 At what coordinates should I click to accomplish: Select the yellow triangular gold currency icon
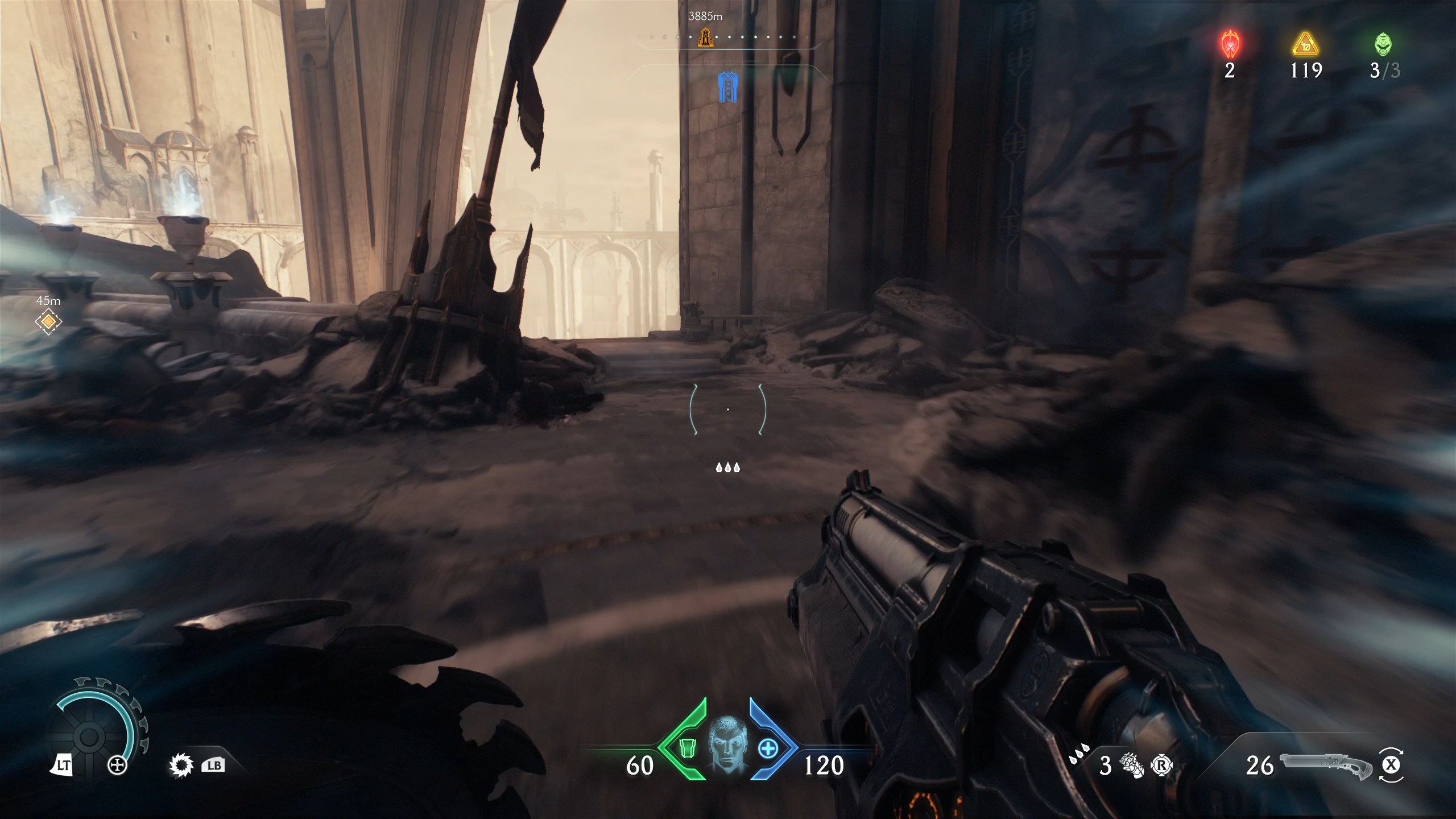(1306, 45)
